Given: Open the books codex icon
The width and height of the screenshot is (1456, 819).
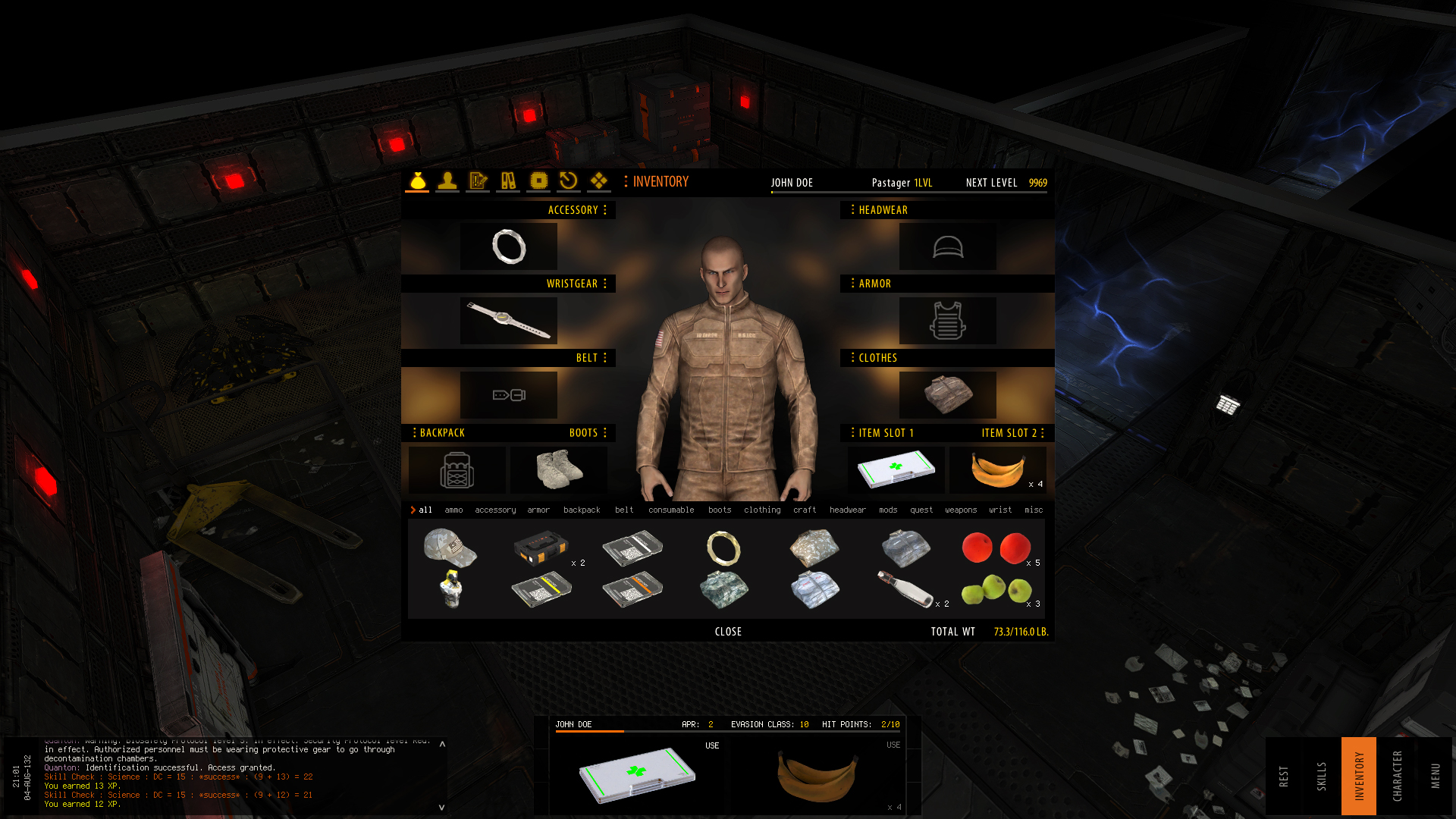Looking at the screenshot, I should pyautogui.click(x=507, y=181).
